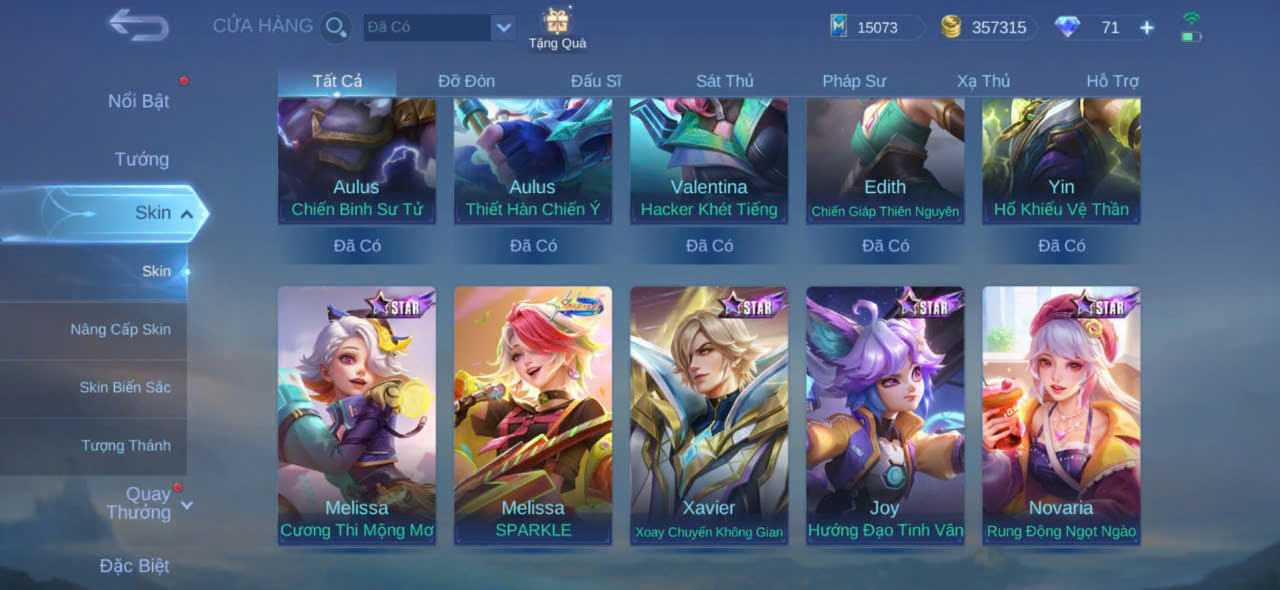Choose the Skin Biến Sắc submenu

click(x=125, y=387)
